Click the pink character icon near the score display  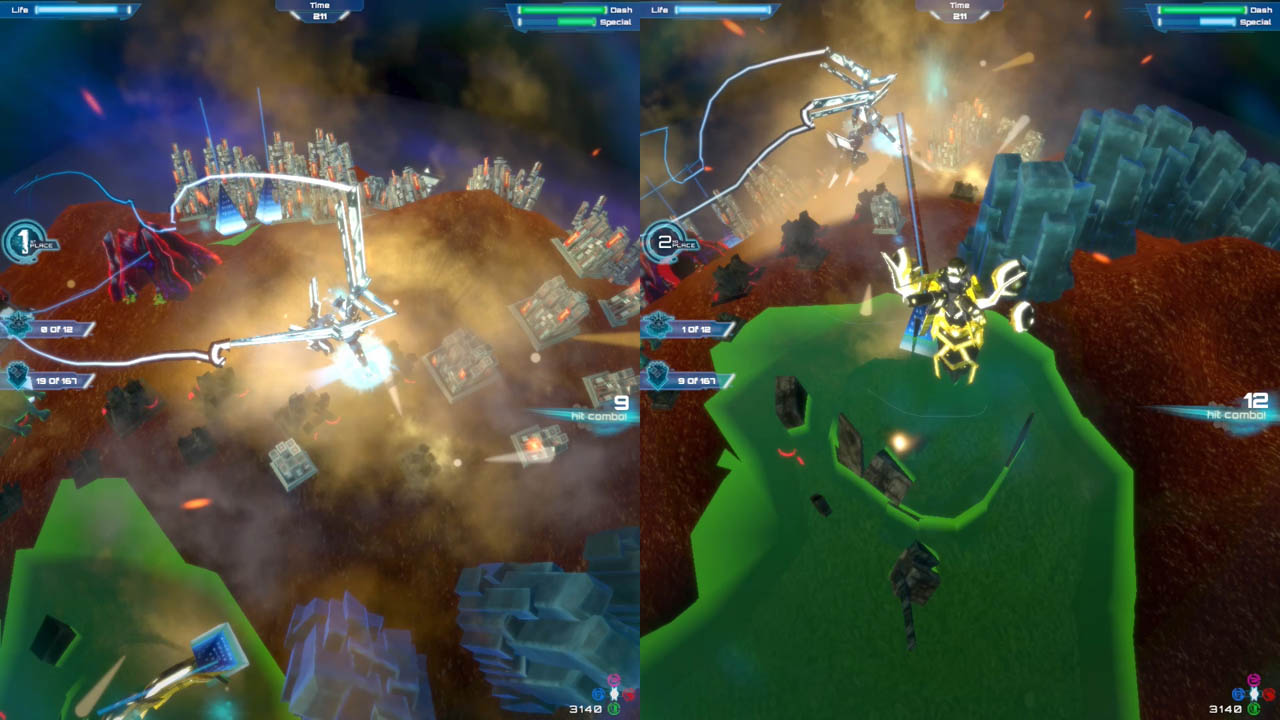(x=613, y=683)
